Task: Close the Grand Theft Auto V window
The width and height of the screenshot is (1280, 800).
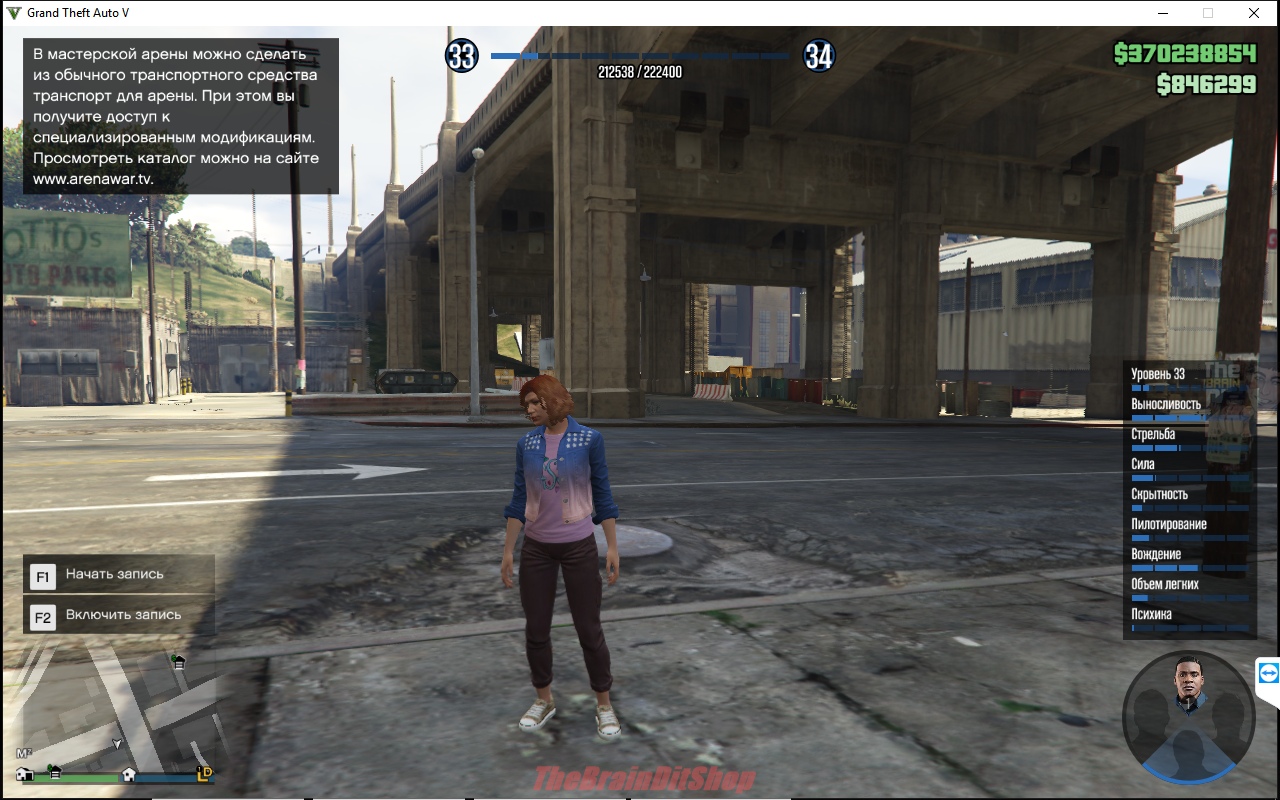Action: tap(1253, 13)
